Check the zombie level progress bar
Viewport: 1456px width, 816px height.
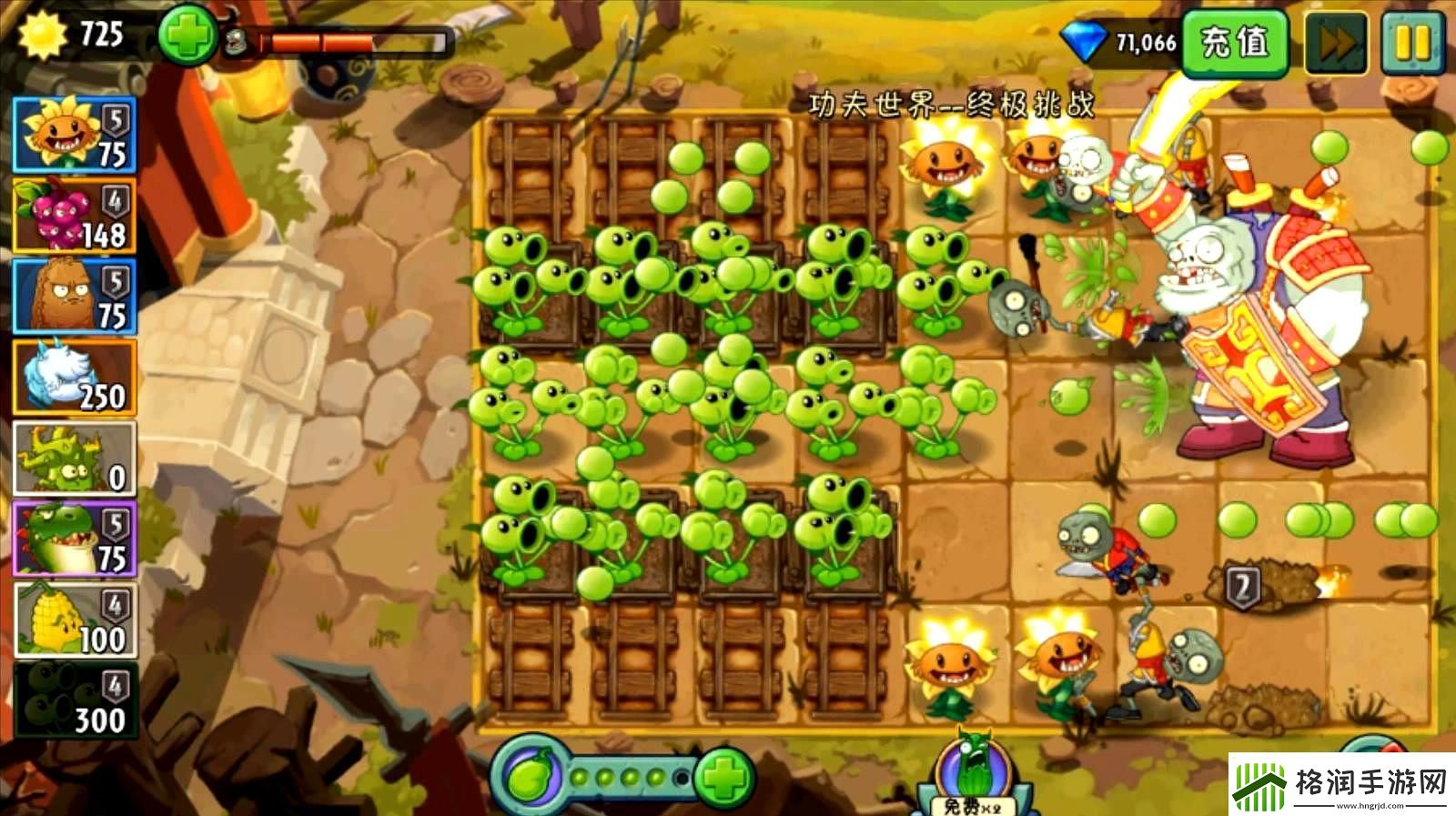(355, 41)
